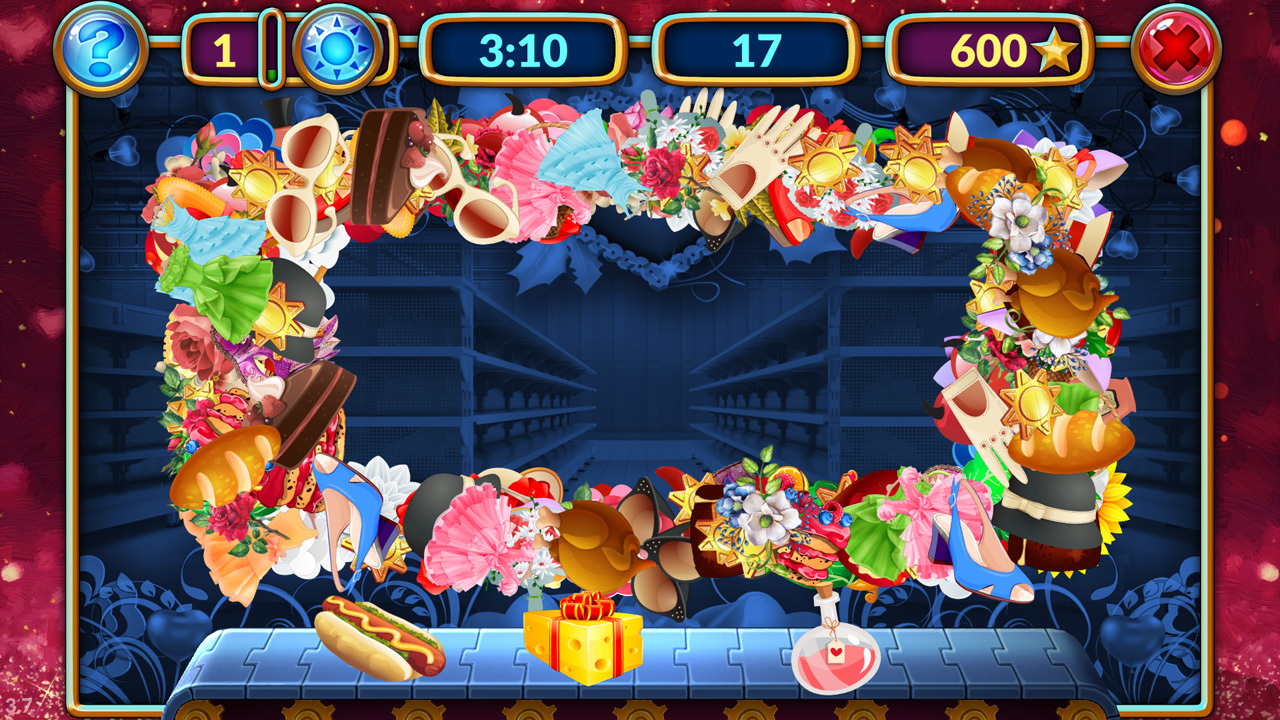This screenshot has height=720, width=1280.
Task: Click the level 1 indicator
Action: pyautogui.click(x=225, y=46)
